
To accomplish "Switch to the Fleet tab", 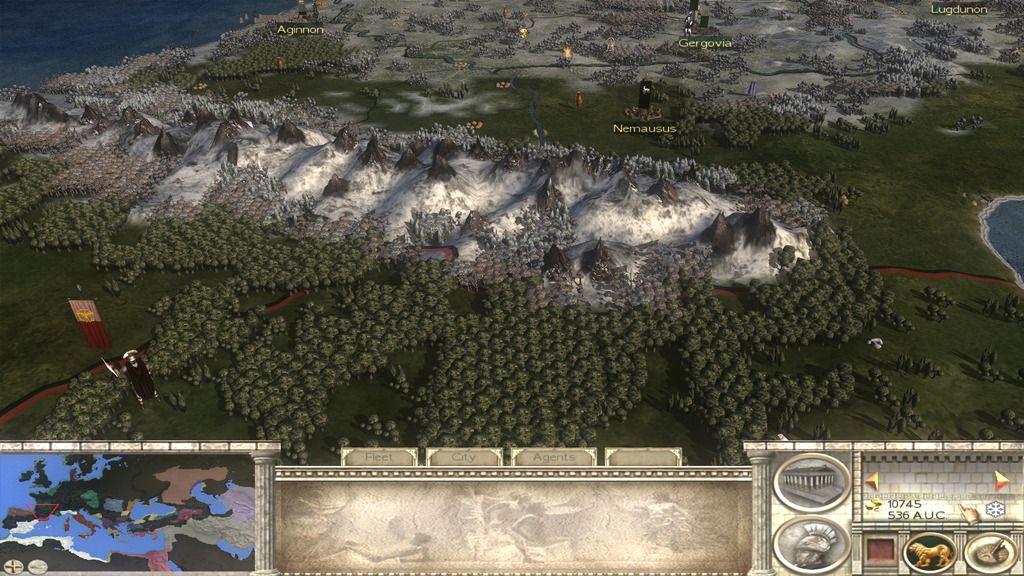I will tap(379, 457).
